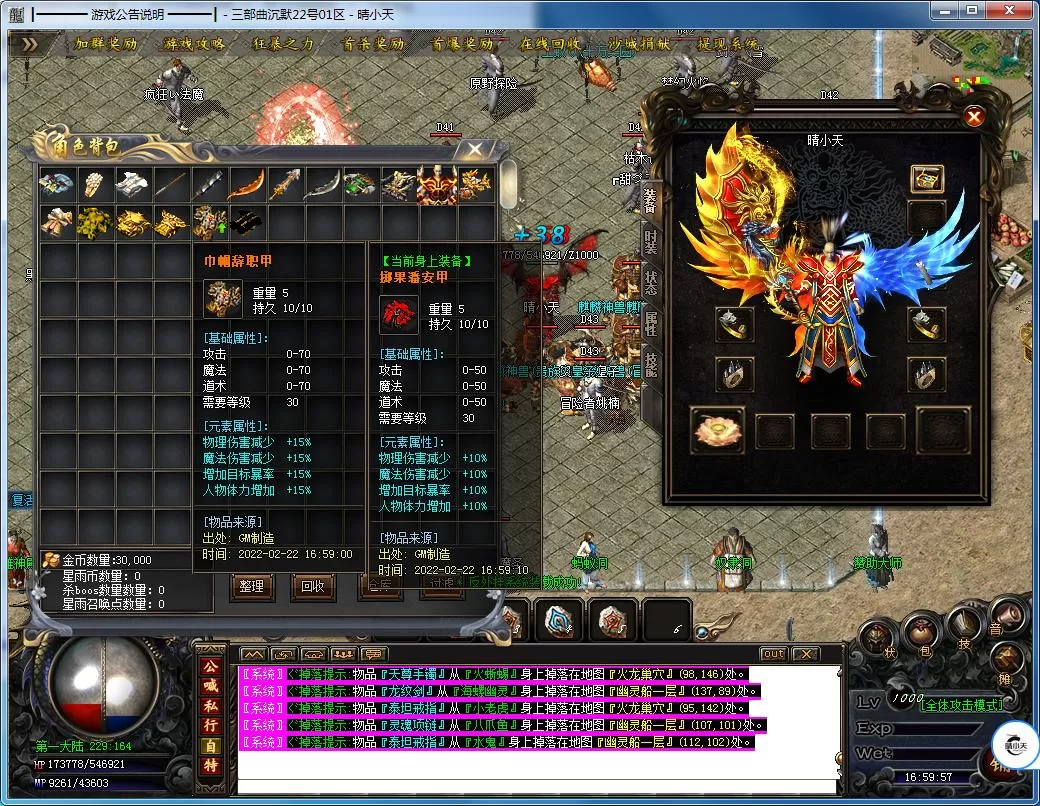Image resolution: width=1040 pixels, height=806 pixels.
Task: Click the chat panel out button
Action: 773,654
